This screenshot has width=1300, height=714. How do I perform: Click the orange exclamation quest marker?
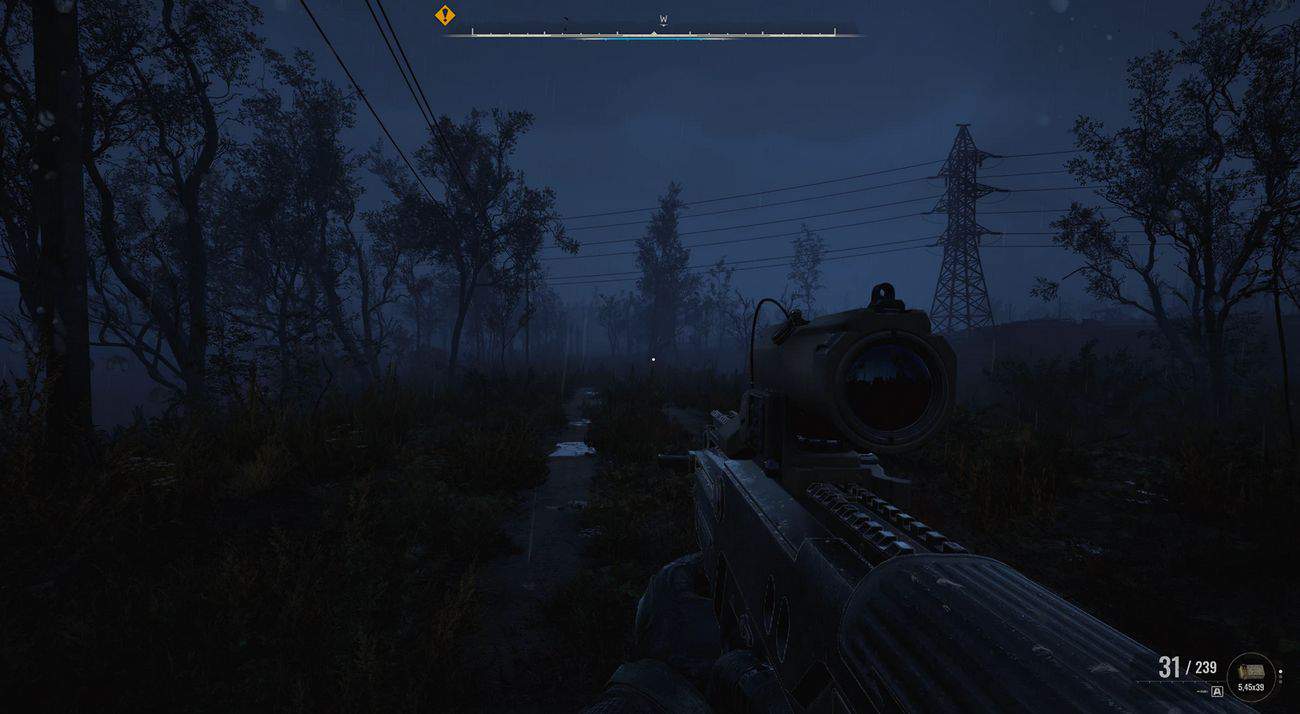(445, 15)
